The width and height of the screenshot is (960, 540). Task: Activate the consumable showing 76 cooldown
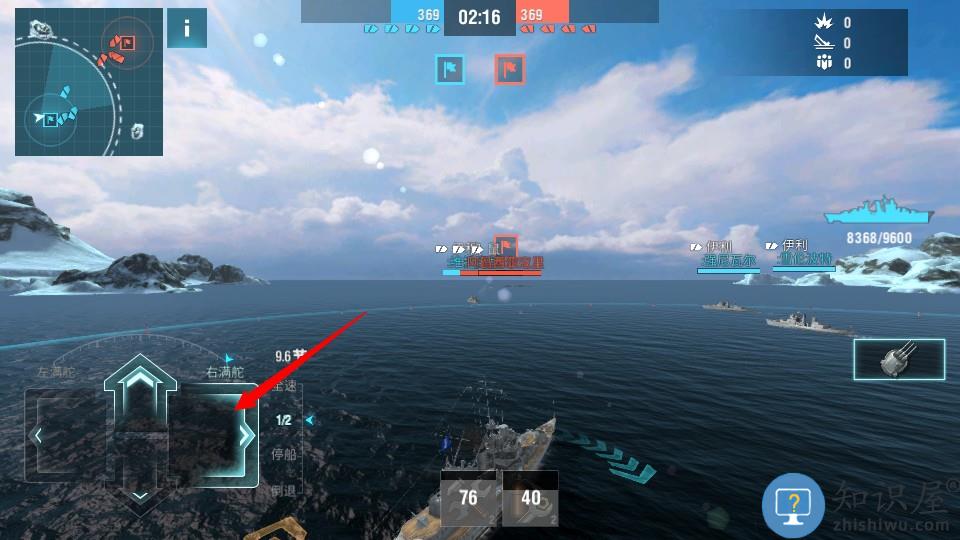(468, 498)
